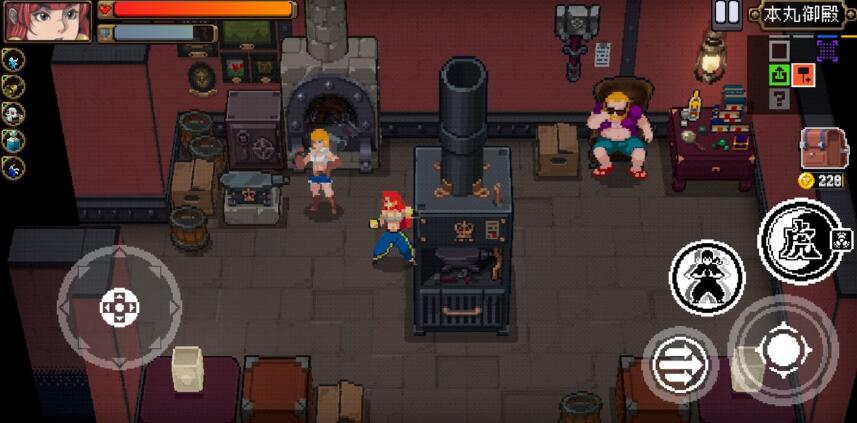Click the red-haired character portrait
The height and width of the screenshot is (423, 857).
[x=47, y=21]
